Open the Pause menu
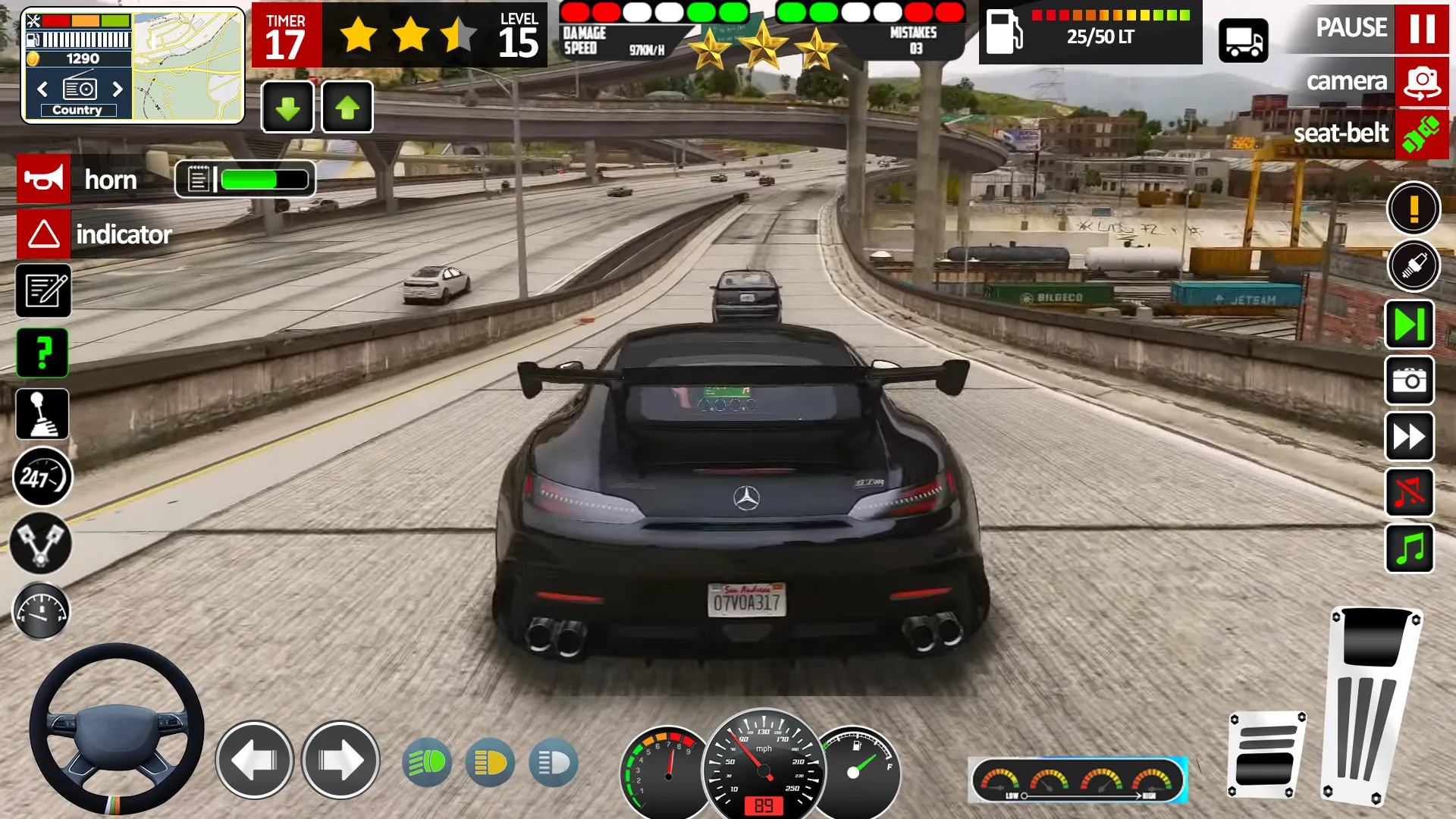 pyautogui.click(x=1353, y=29)
